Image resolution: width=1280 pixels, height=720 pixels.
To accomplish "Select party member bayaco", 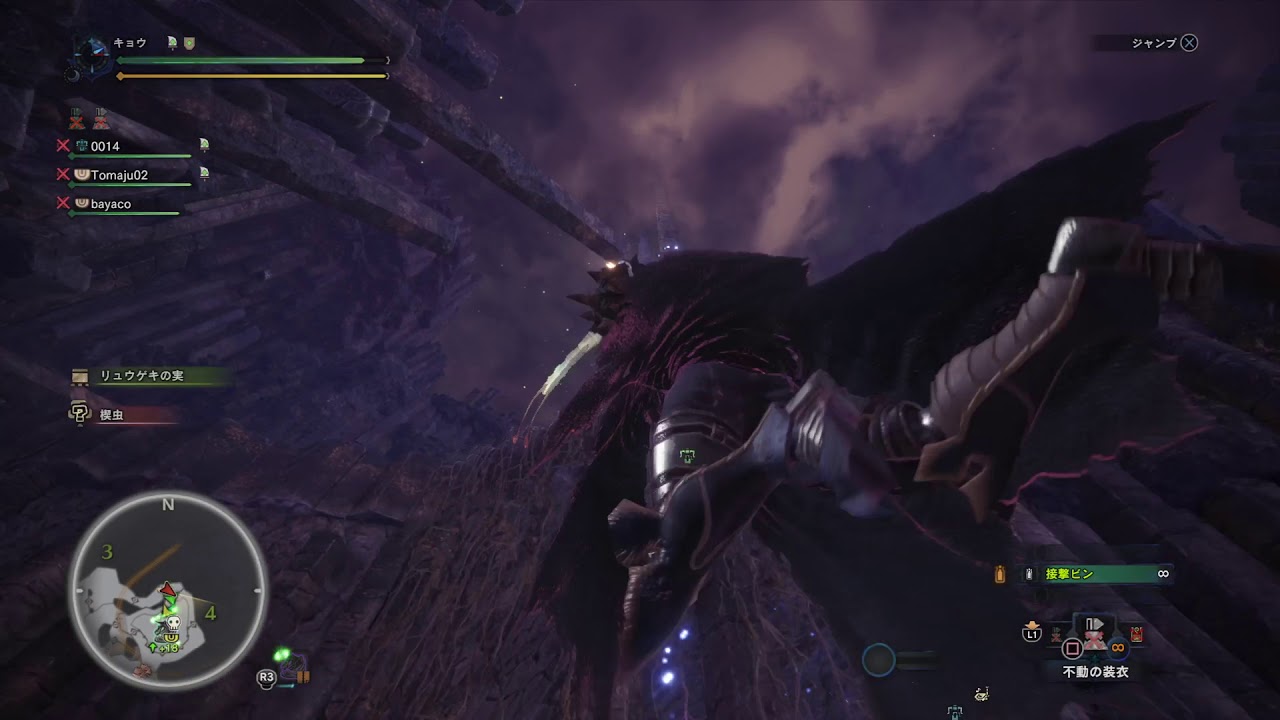I will (110, 204).
